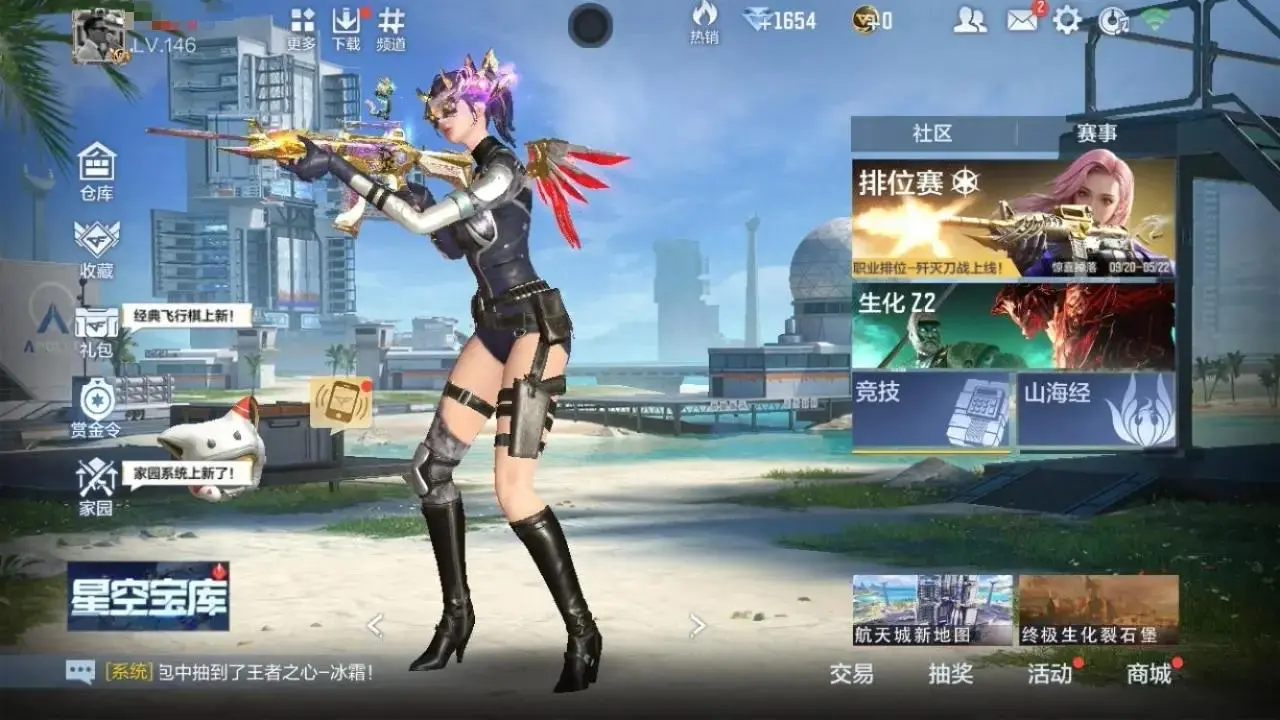Open the 热销 hot sale shop

[x=704, y=22]
